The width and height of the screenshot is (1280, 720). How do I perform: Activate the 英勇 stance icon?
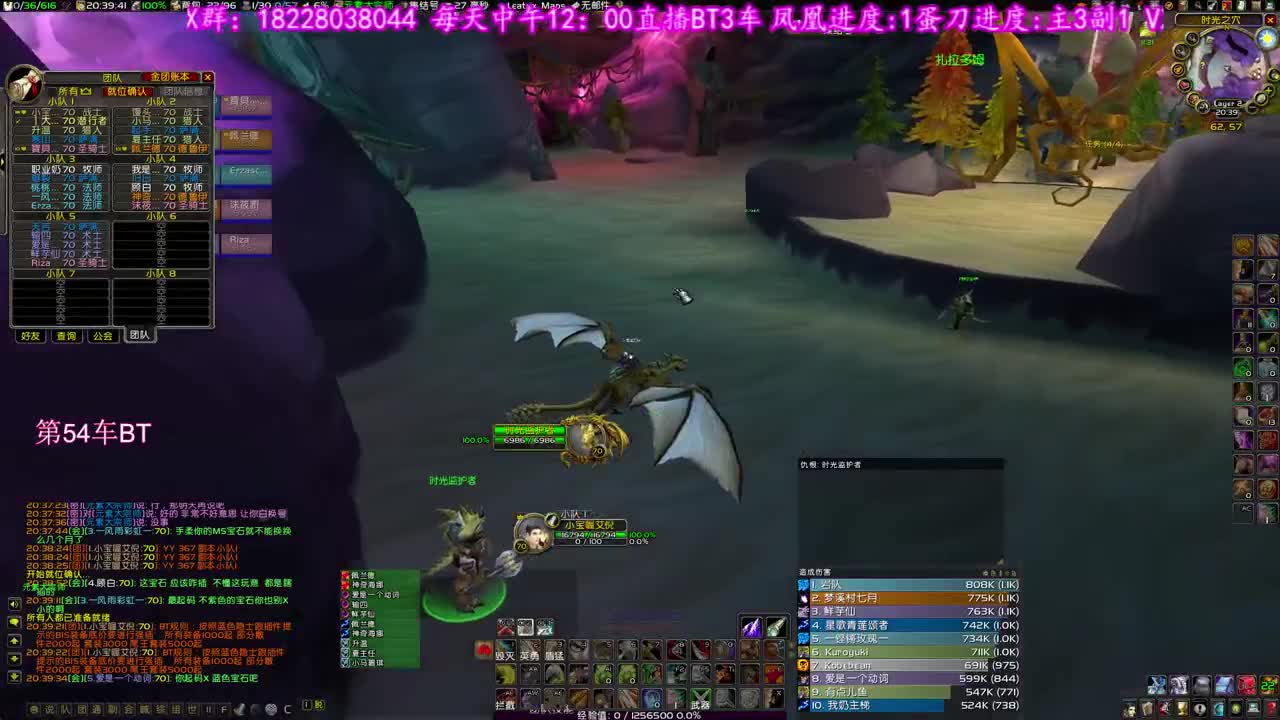point(529,651)
